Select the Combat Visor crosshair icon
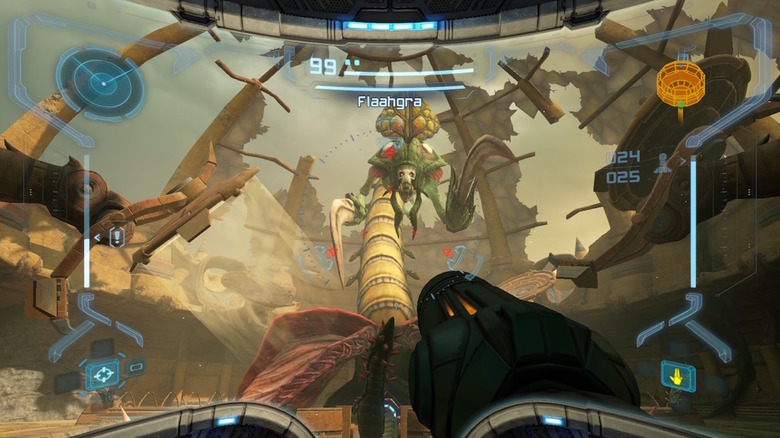The height and width of the screenshot is (438, 780). (101, 374)
